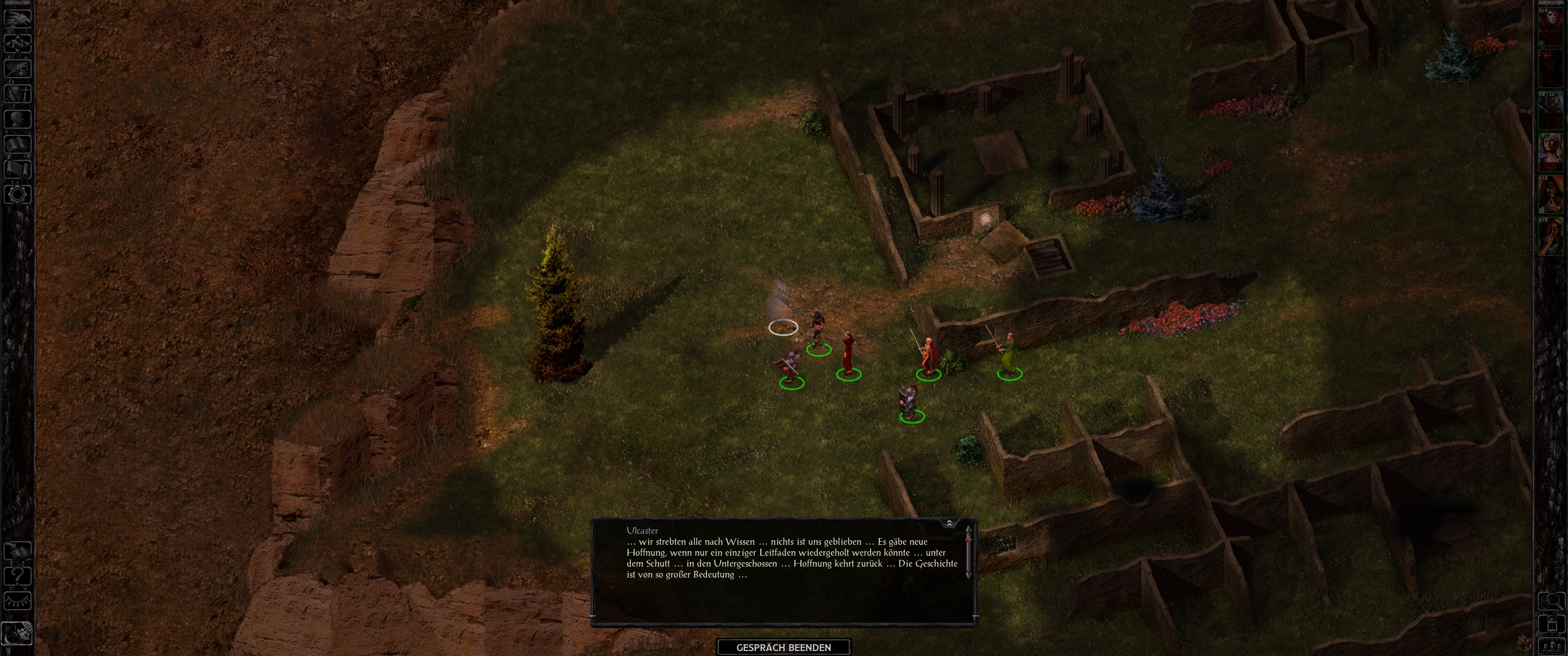The height and width of the screenshot is (656, 1568).
Task: End conversation with Gespräch beenden button
Action: 784,647
